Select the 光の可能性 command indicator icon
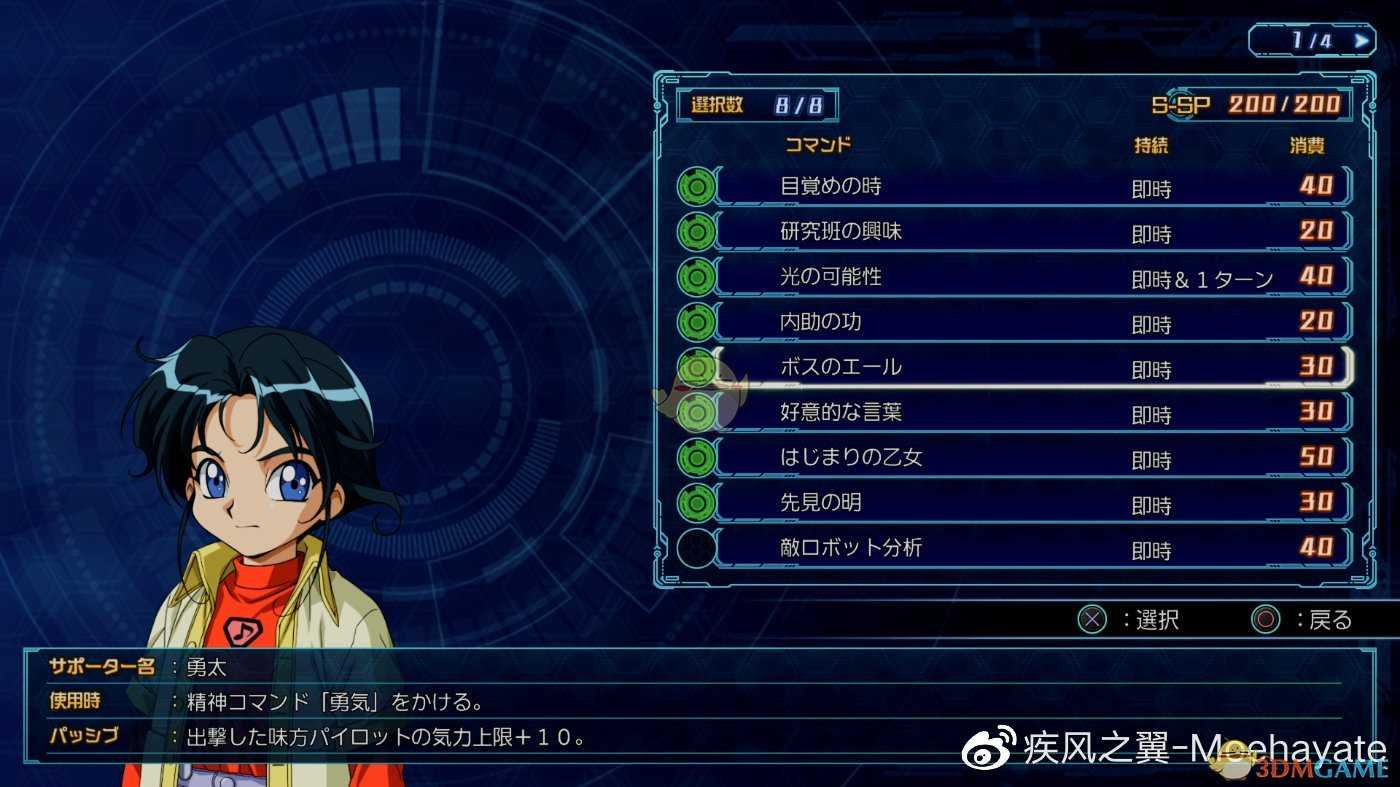The width and height of the screenshot is (1400, 787). coord(697,276)
